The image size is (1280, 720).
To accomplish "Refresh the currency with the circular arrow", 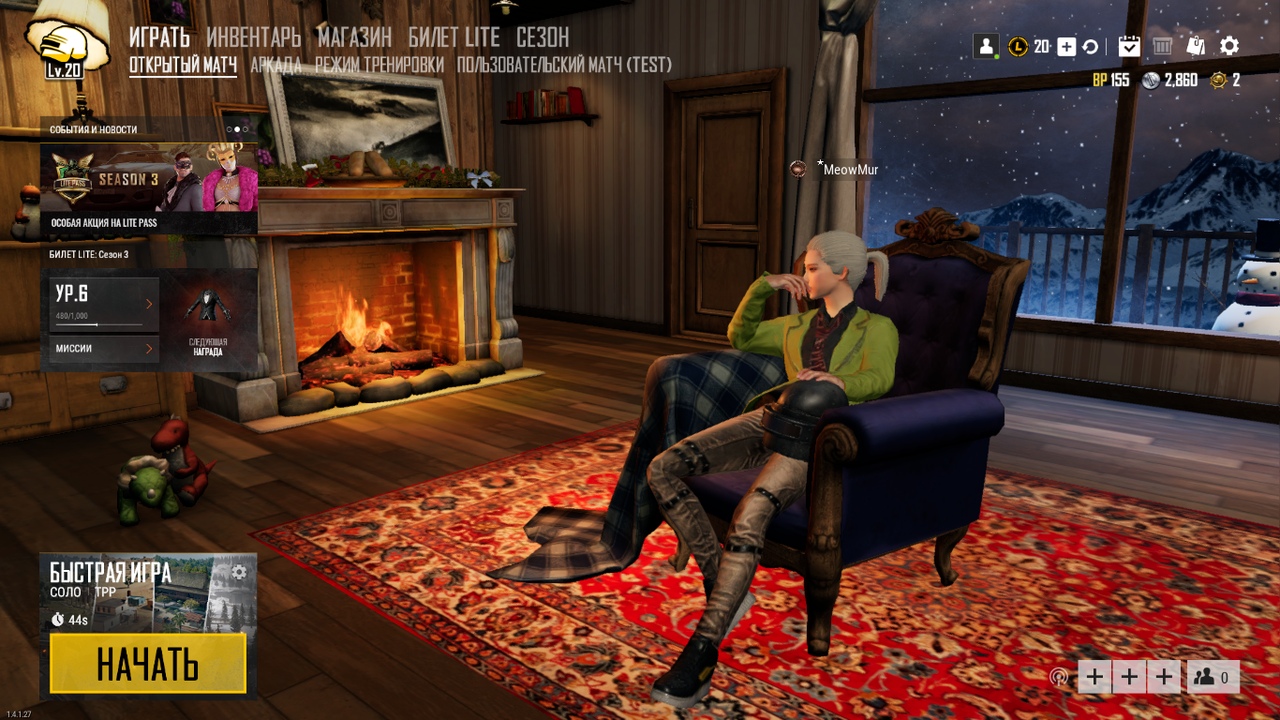I will point(1090,46).
